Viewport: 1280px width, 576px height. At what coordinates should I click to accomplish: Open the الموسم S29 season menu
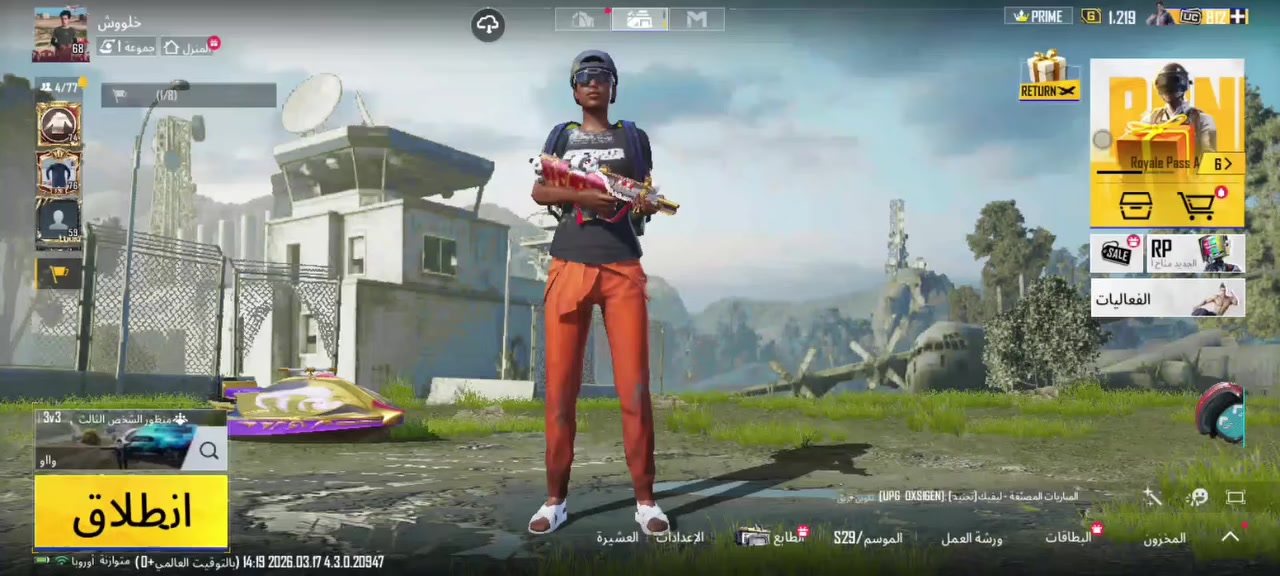[868, 538]
